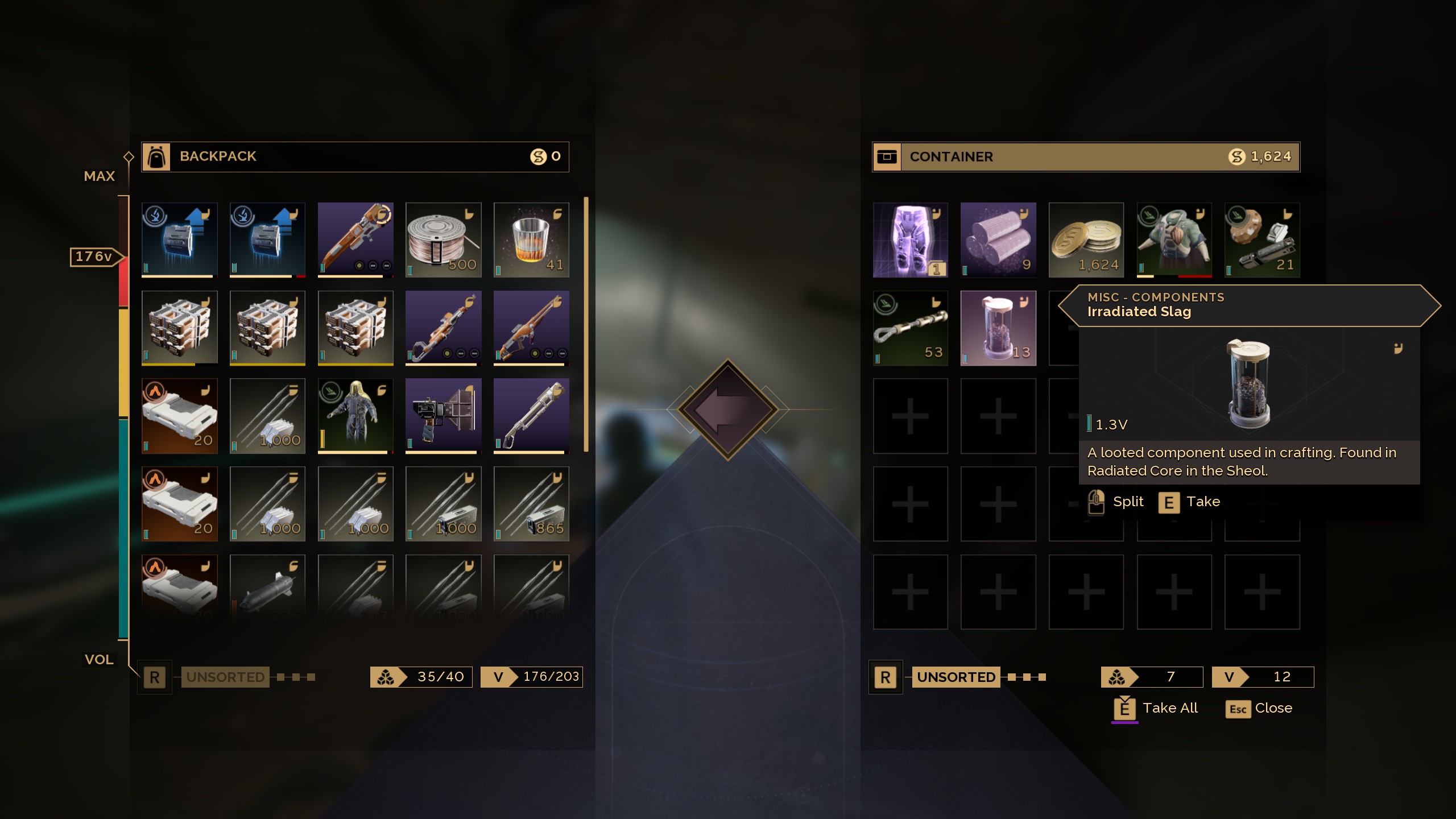This screenshot has height=819, width=1456.
Task: Select the pistol with shield attachment slot
Action: 443,416
